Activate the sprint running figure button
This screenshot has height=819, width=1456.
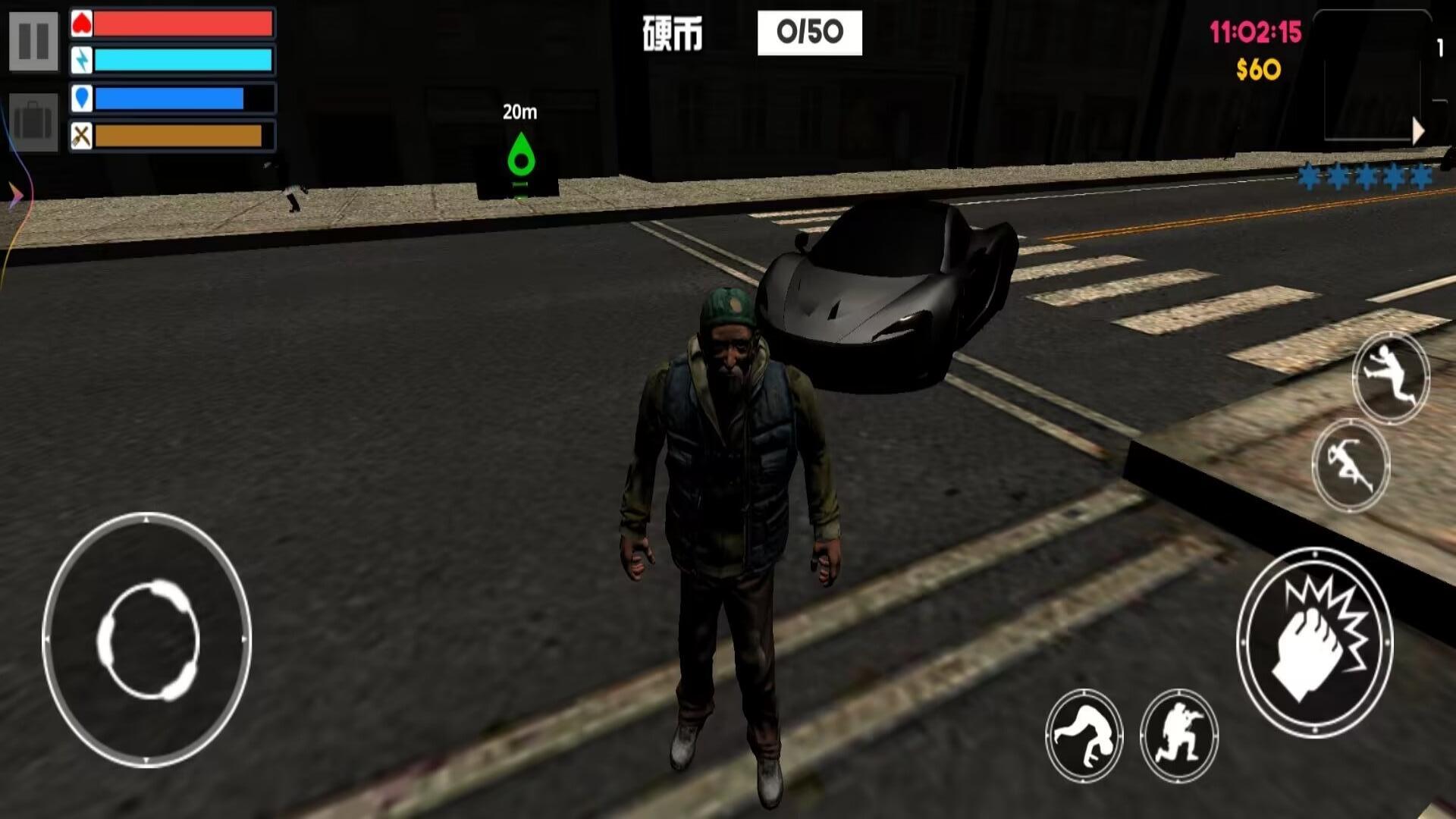click(x=1350, y=464)
